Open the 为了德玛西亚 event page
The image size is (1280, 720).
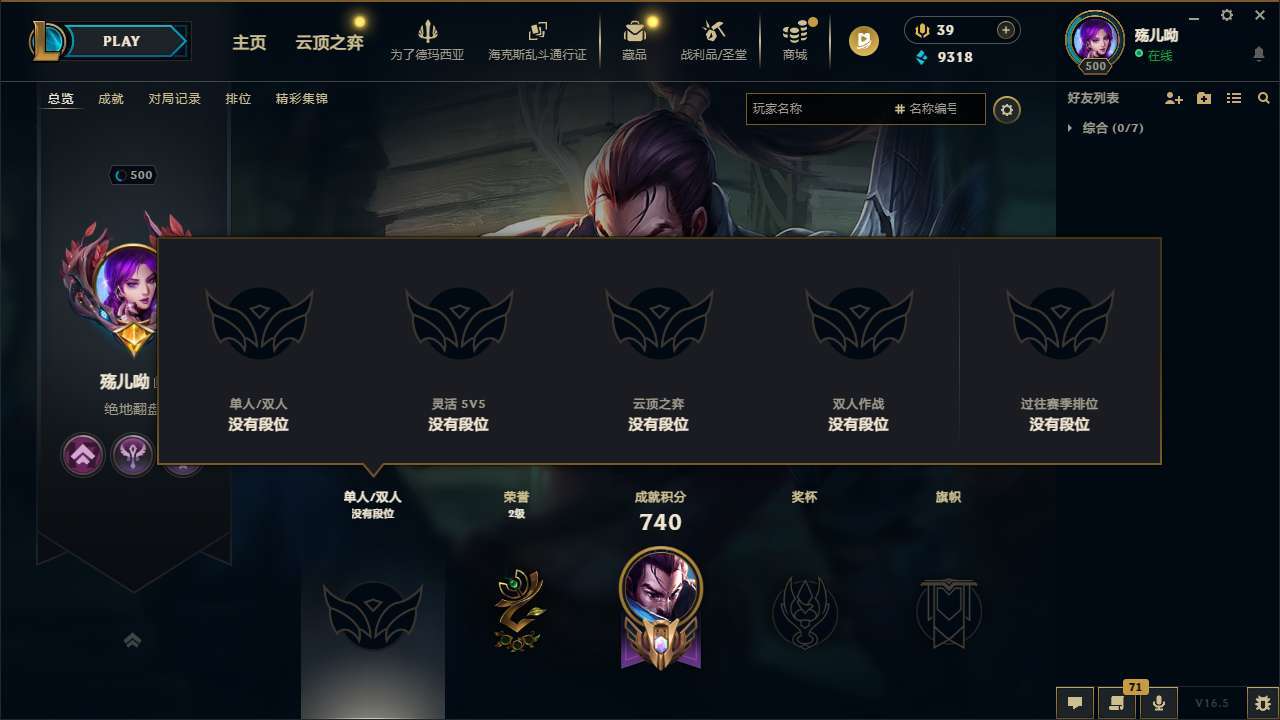pos(428,40)
